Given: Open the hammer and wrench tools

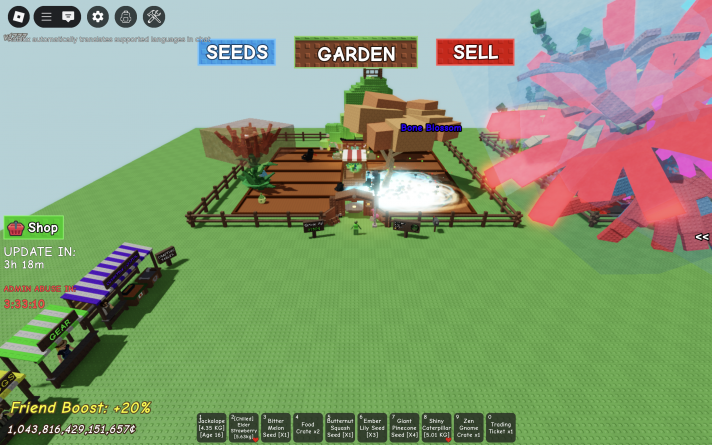Looking at the screenshot, I should [x=154, y=16].
